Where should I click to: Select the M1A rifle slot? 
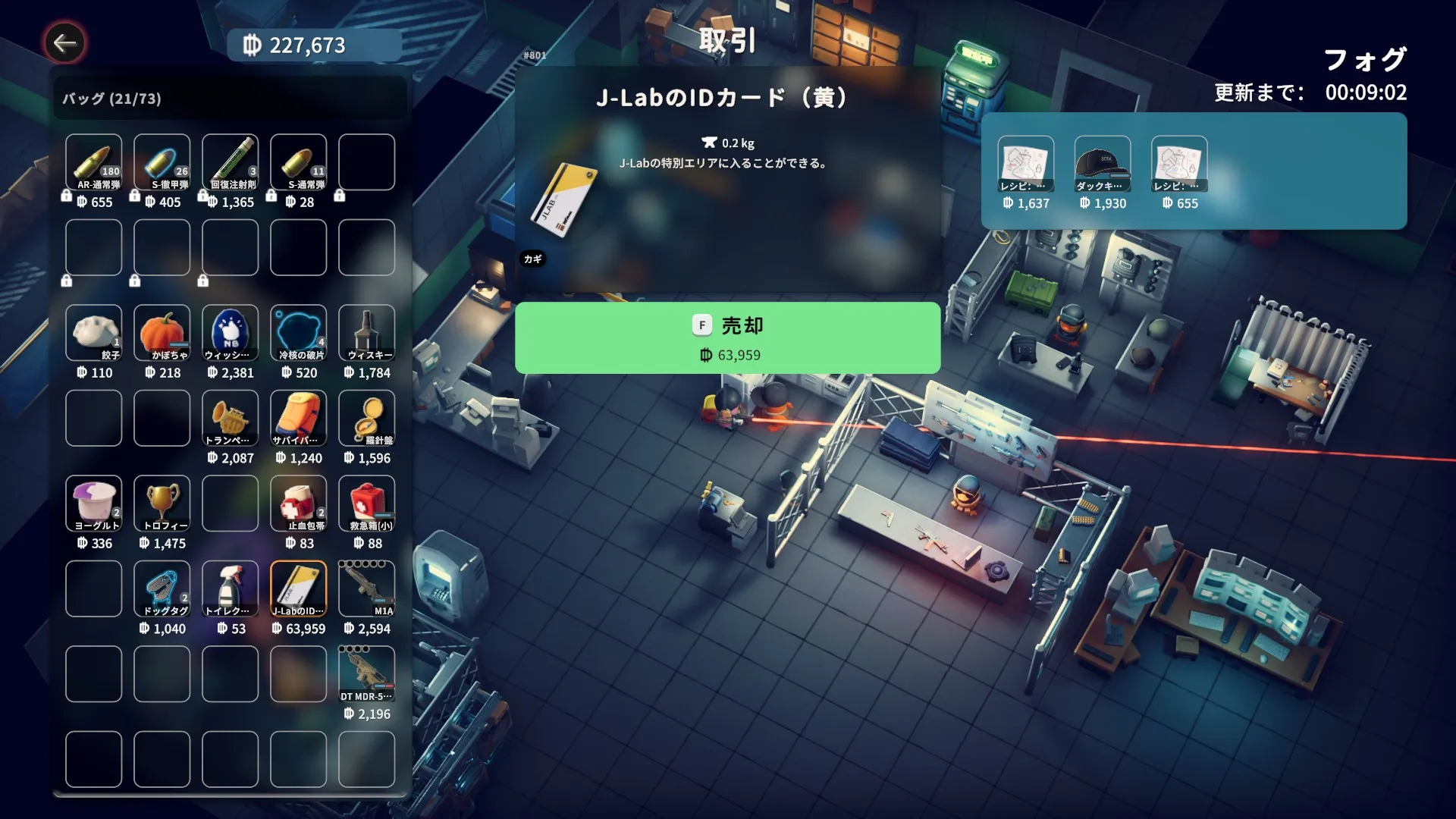367,588
